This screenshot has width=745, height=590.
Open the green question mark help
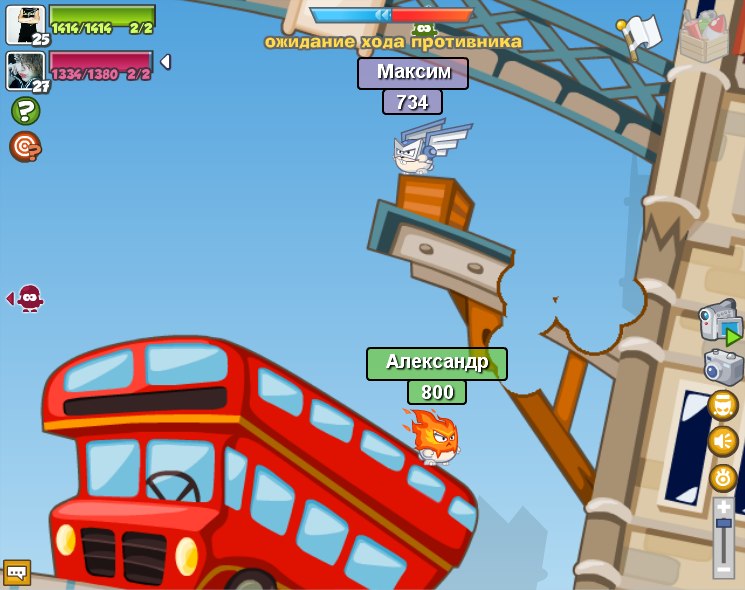(x=25, y=110)
